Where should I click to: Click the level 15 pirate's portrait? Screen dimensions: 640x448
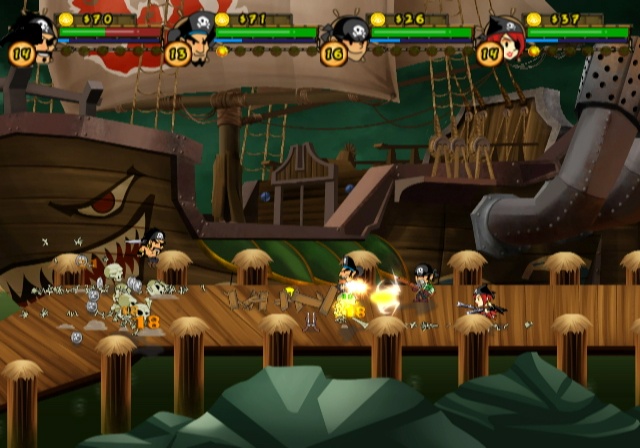pyautogui.click(x=194, y=38)
